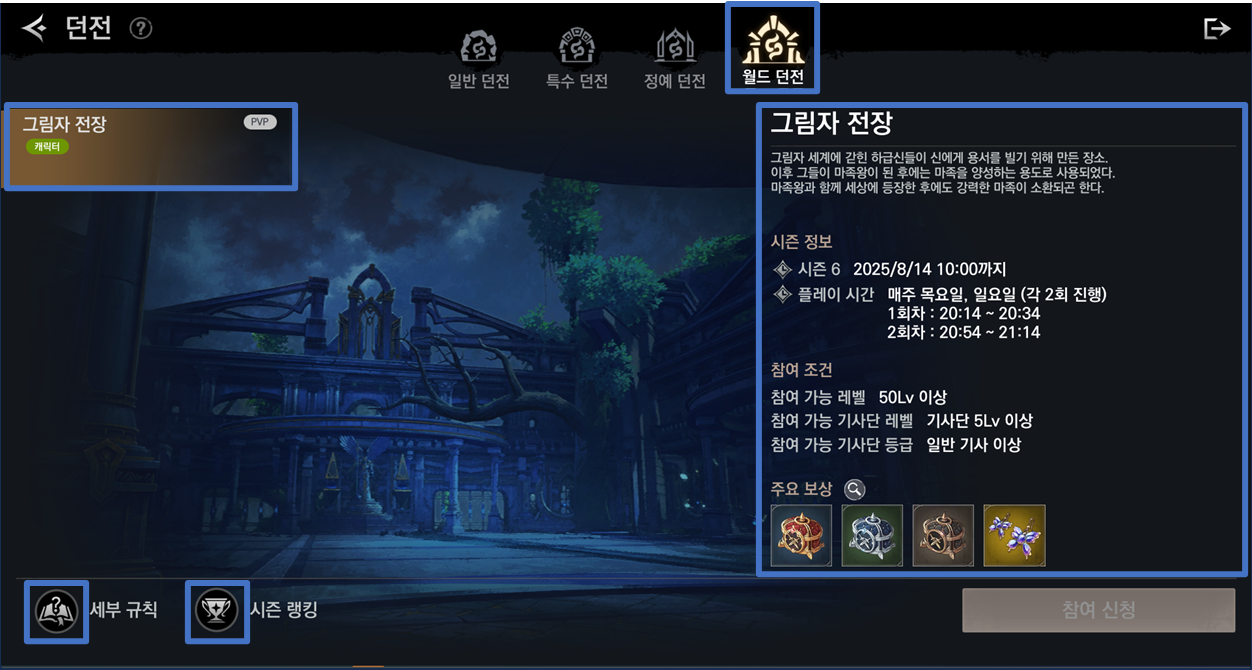Inspect the red treasure chest reward
This screenshot has width=1252, height=670.
(801, 535)
